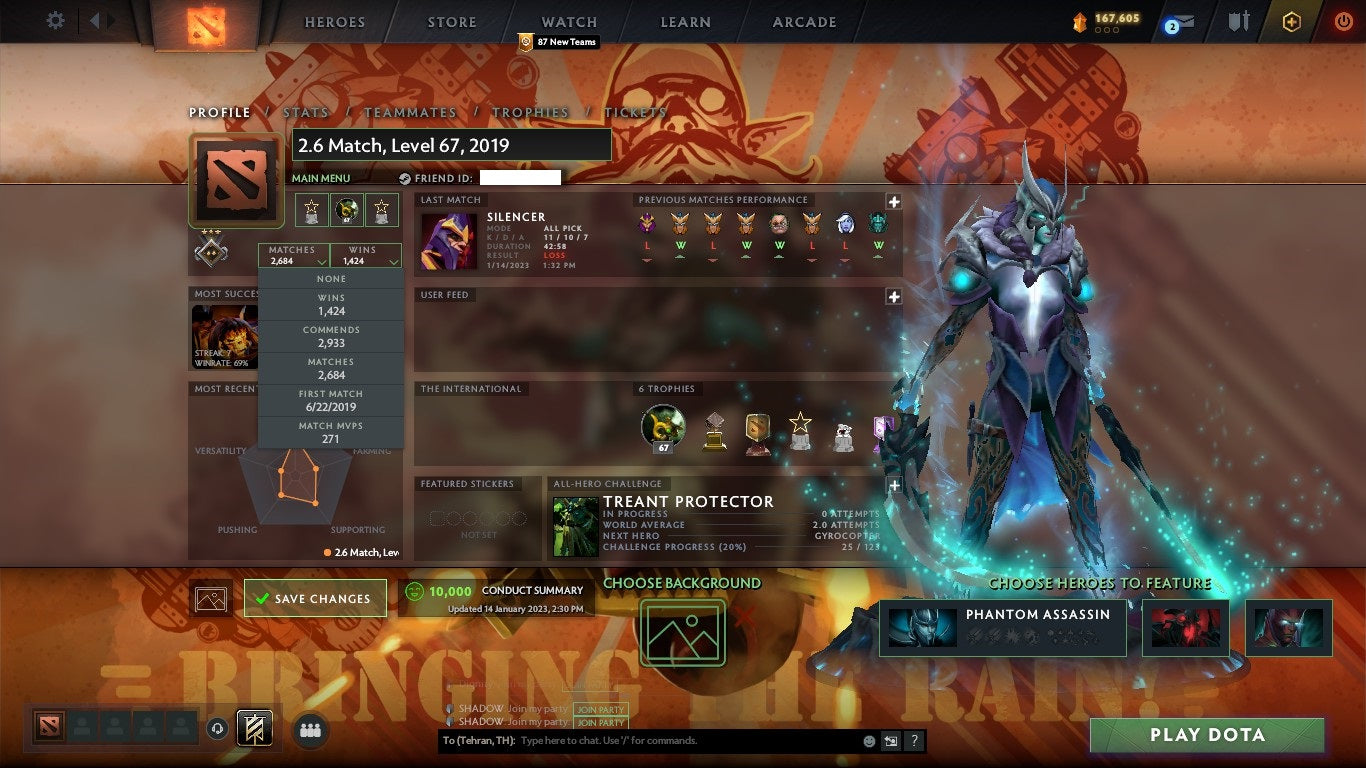Click the level 67 trophy emblem
1366x768 pixels.
(663, 428)
